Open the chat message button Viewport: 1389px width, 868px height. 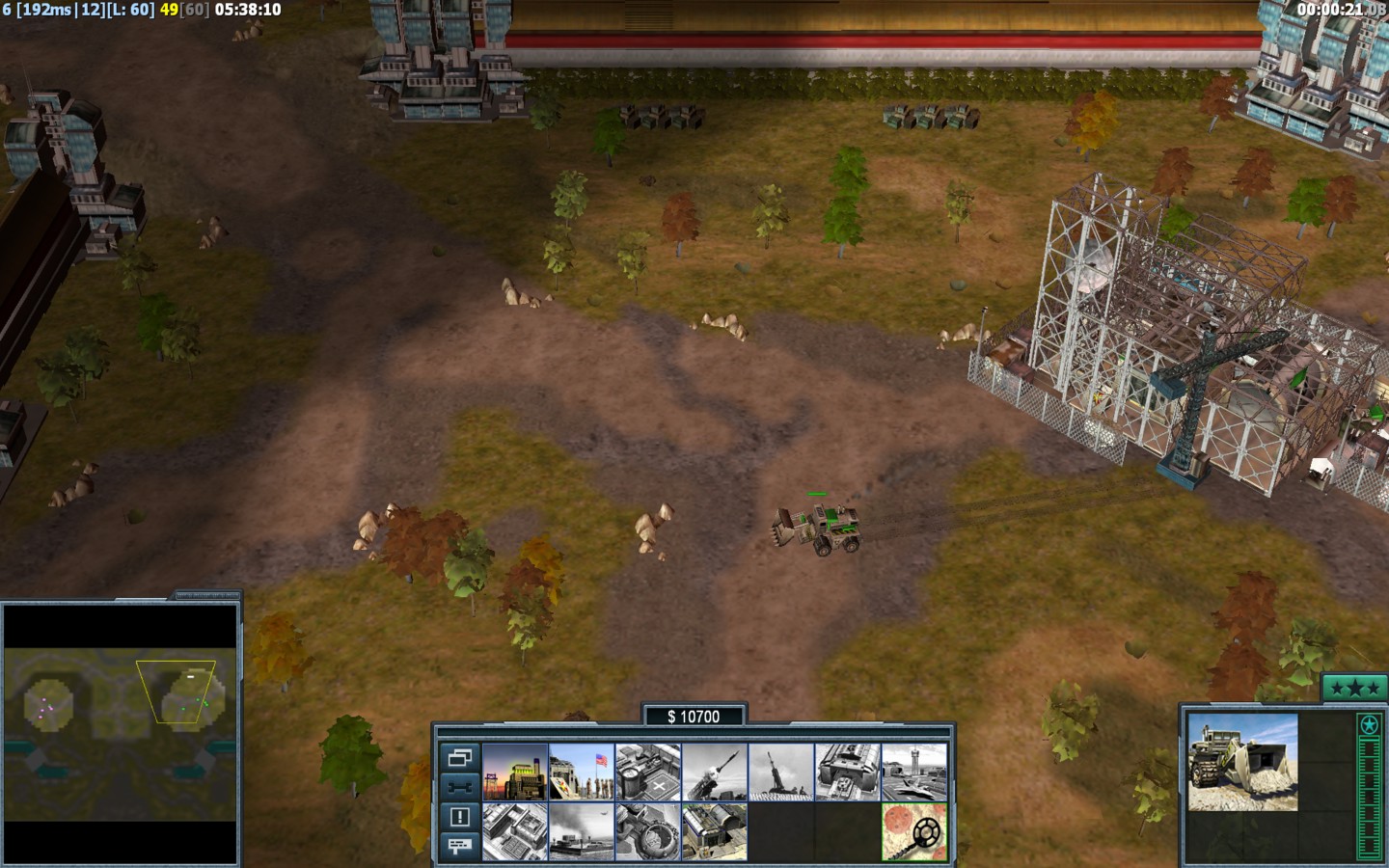pos(459,846)
